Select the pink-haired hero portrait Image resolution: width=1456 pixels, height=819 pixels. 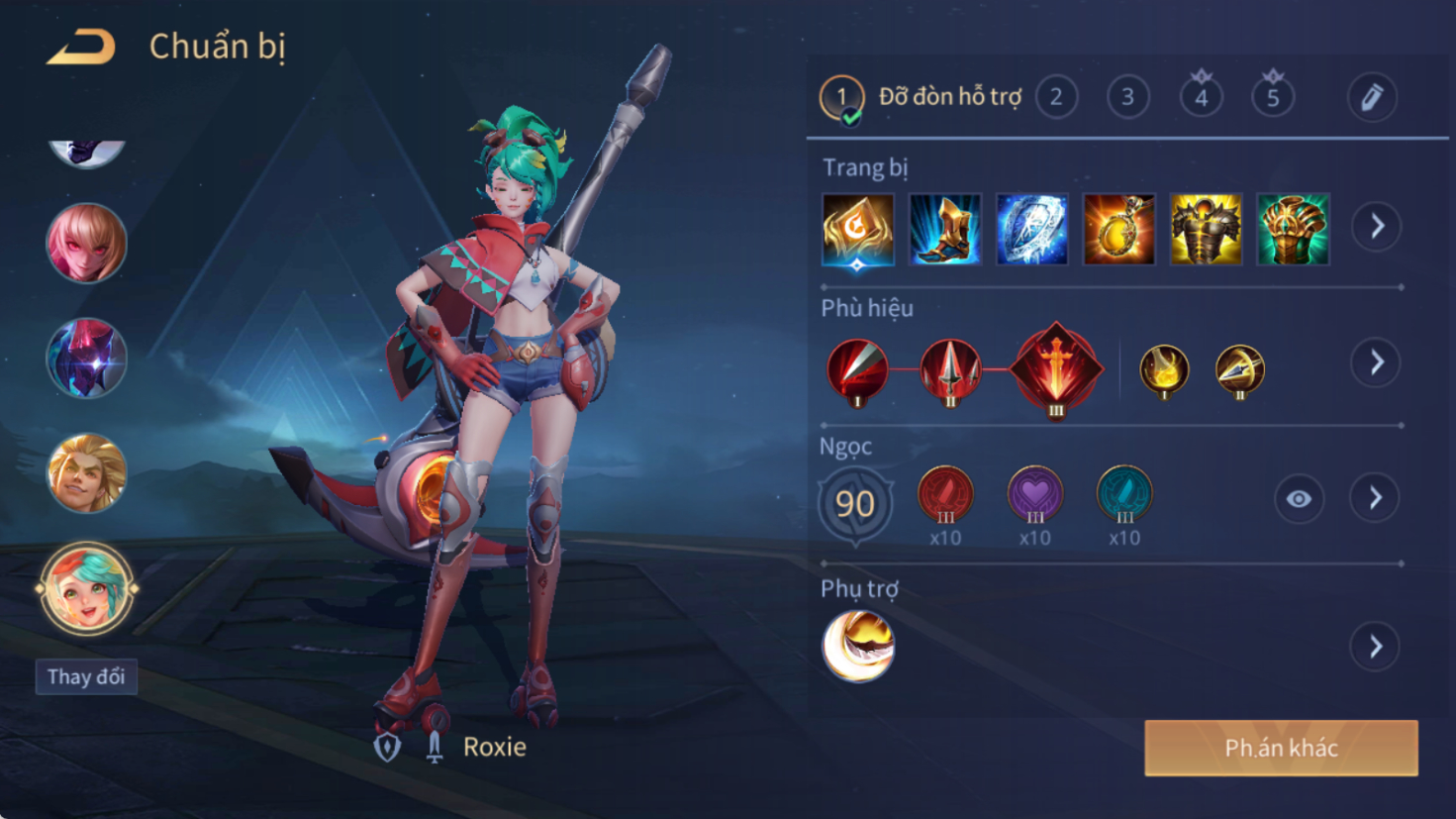[86, 244]
